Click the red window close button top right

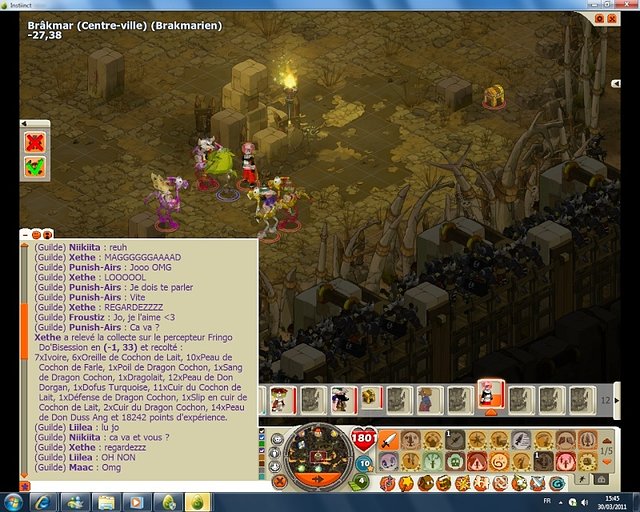coord(612,18)
